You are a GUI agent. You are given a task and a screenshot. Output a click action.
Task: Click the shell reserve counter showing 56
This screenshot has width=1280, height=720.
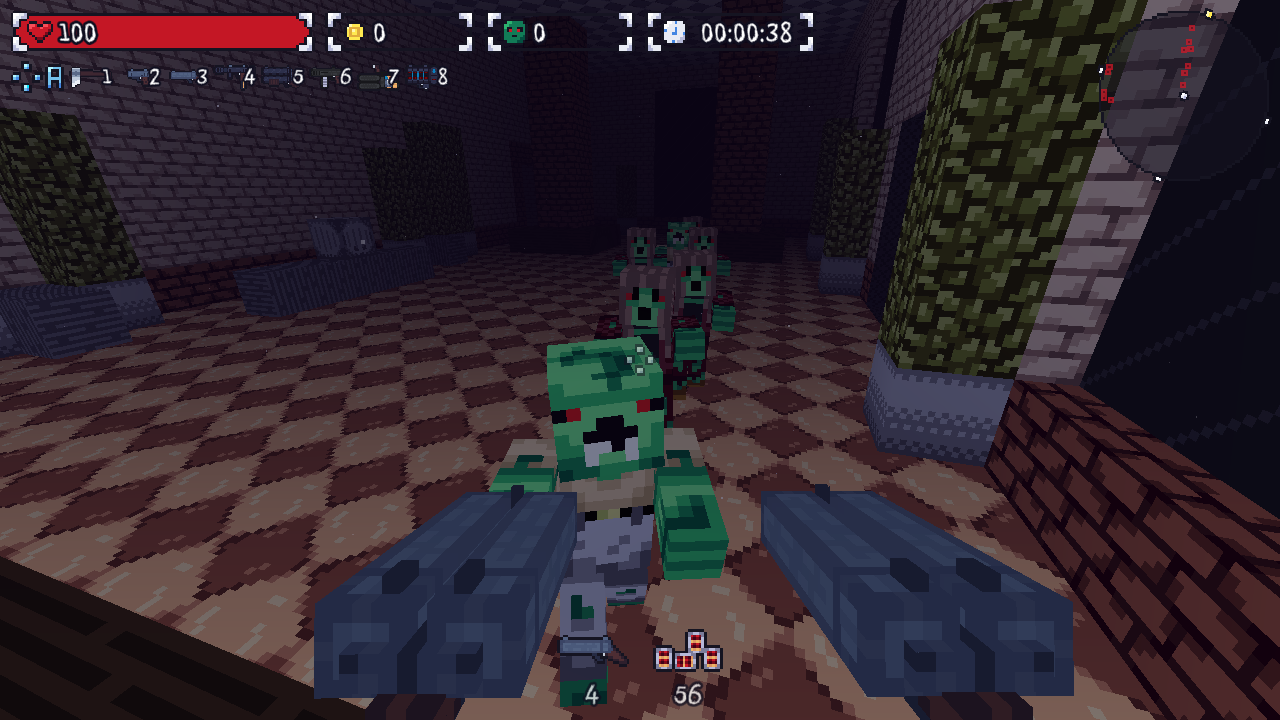pos(687,695)
